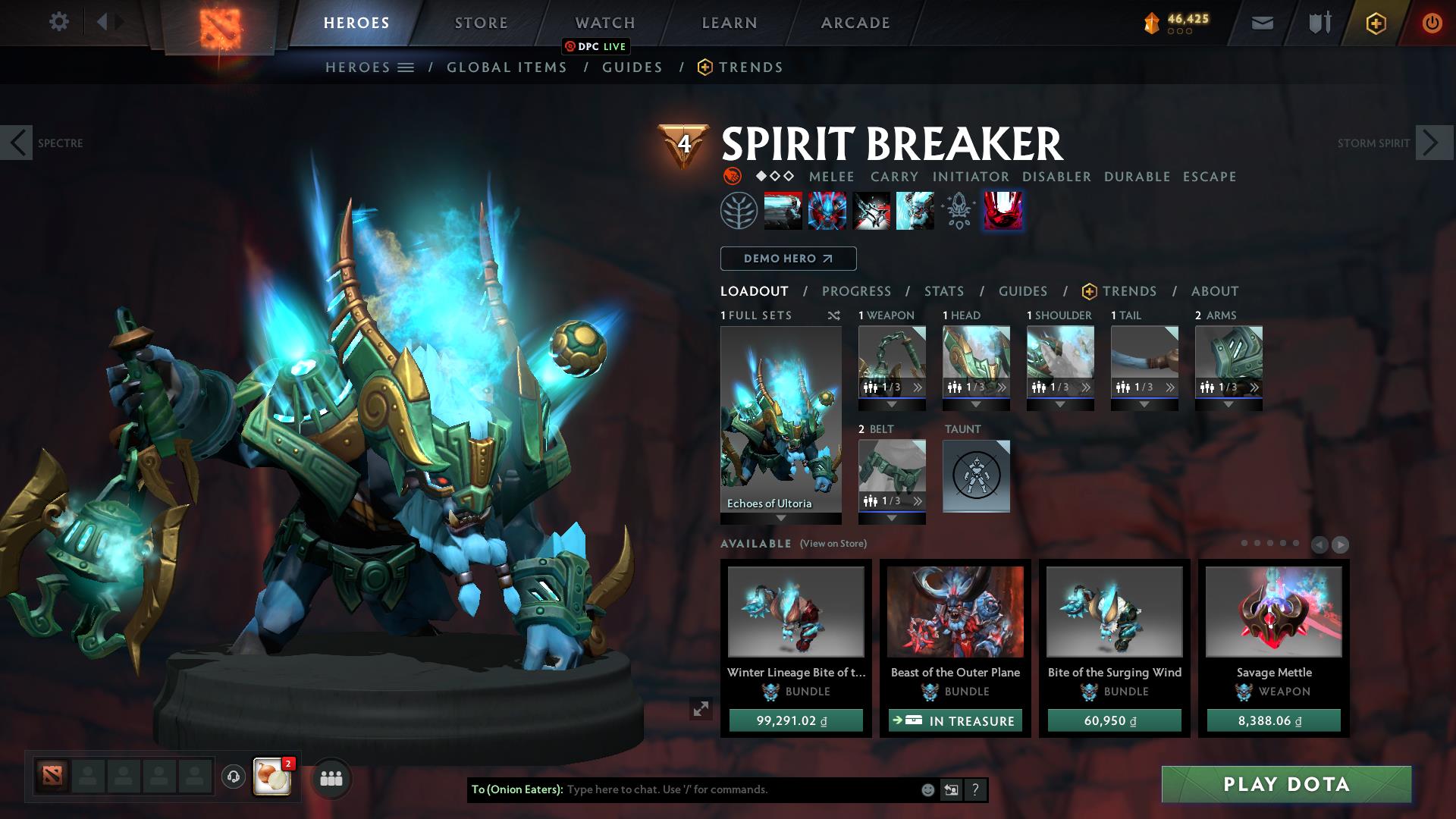Click the DEMO HERO button
1456x819 pixels.
[x=787, y=258]
